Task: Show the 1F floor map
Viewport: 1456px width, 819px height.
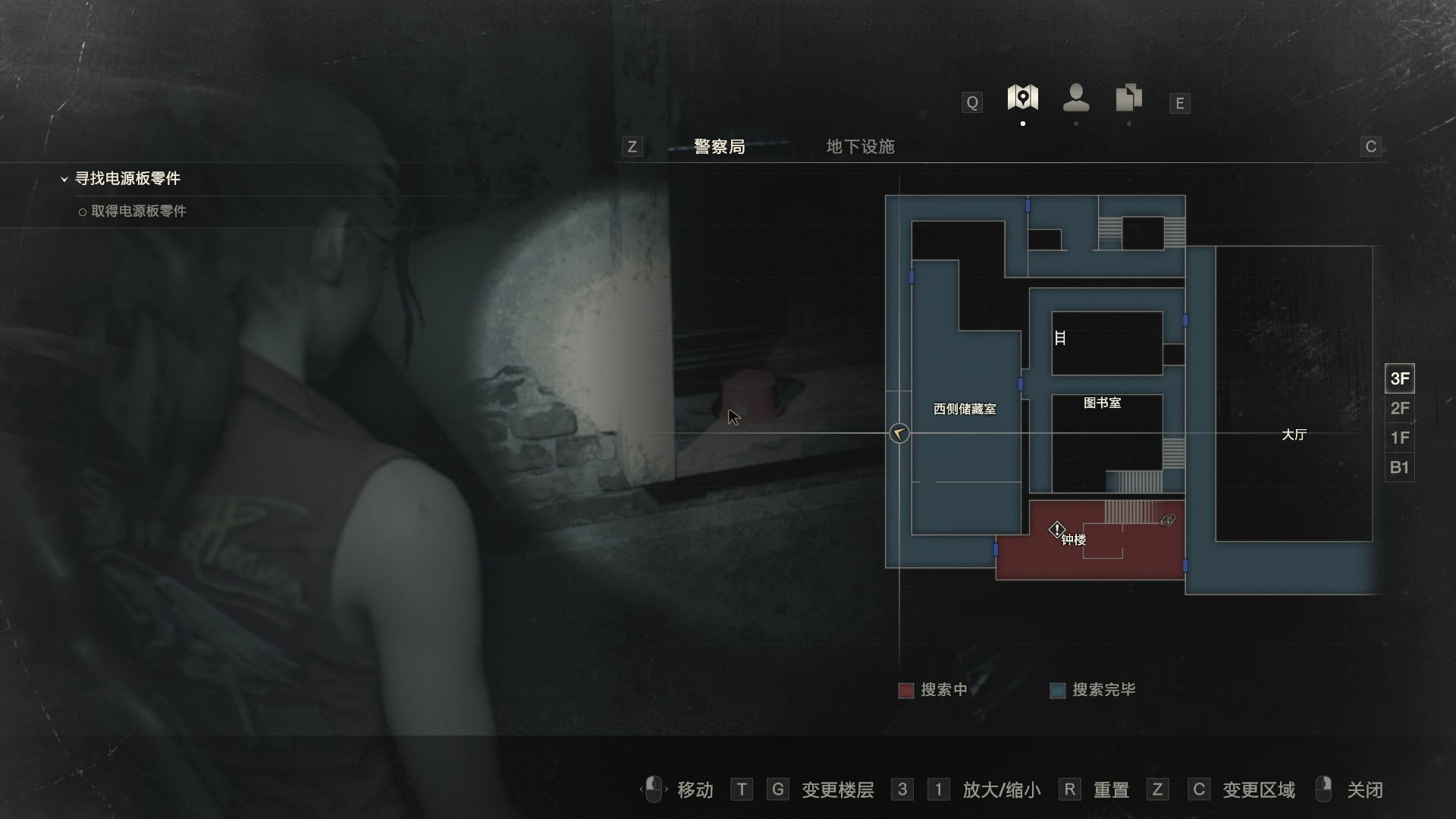Action: 1399,438
